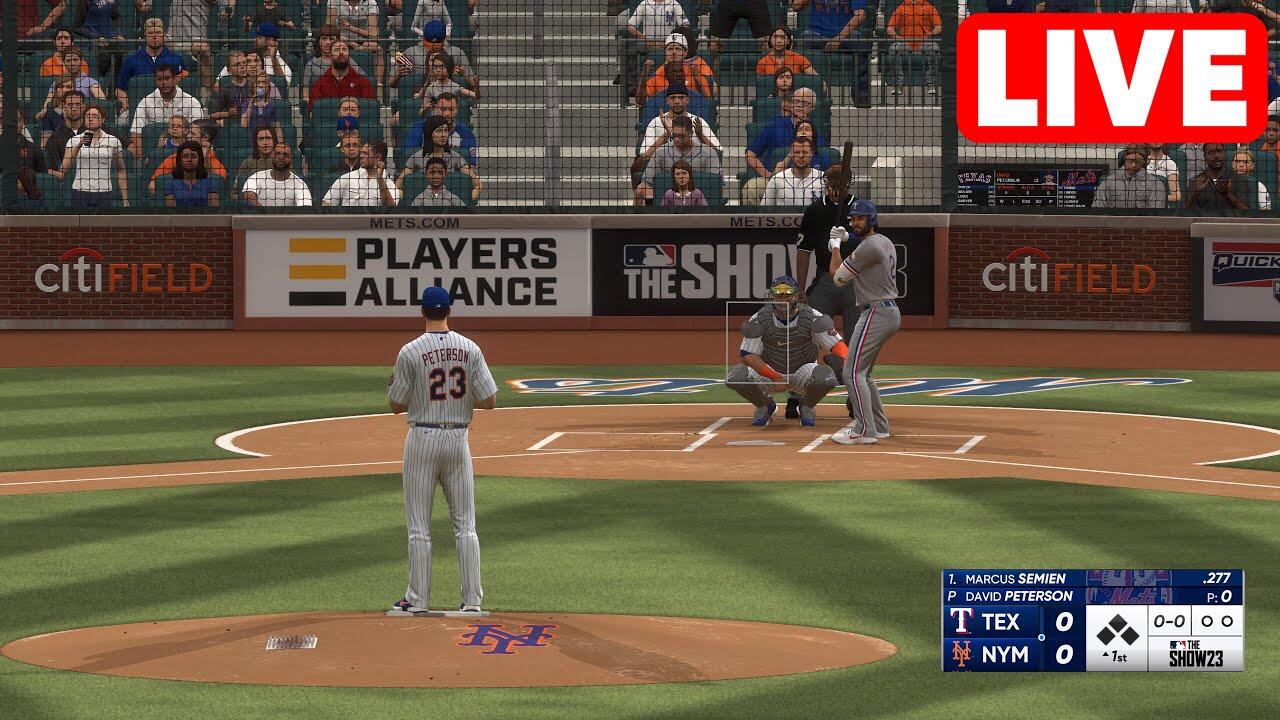Click the red LIVE badge
Image resolution: width=1280 pixels, height=720 pixels.
tap(1111, 79)
